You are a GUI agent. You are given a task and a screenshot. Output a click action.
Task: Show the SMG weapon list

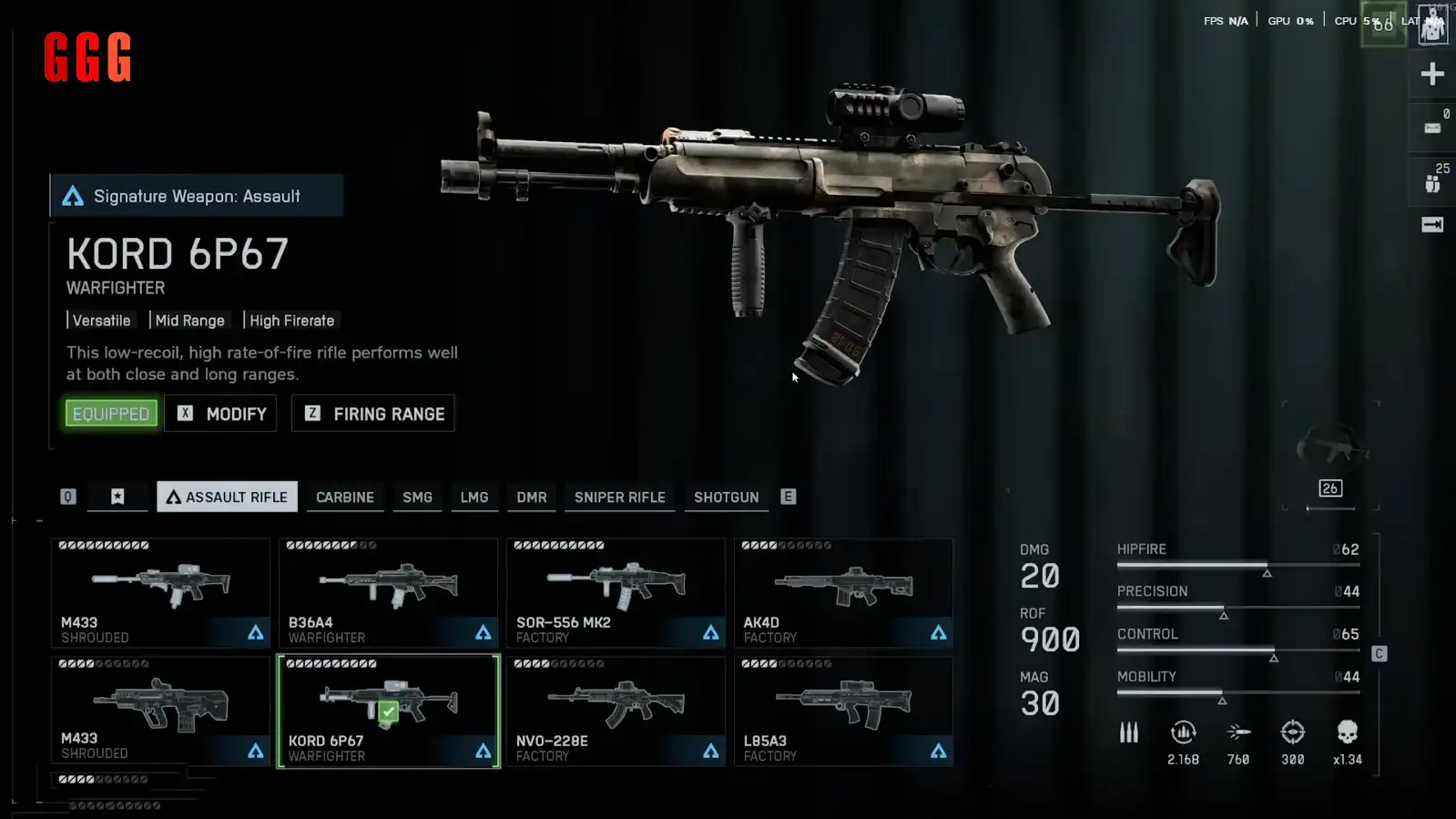(417, 497)
